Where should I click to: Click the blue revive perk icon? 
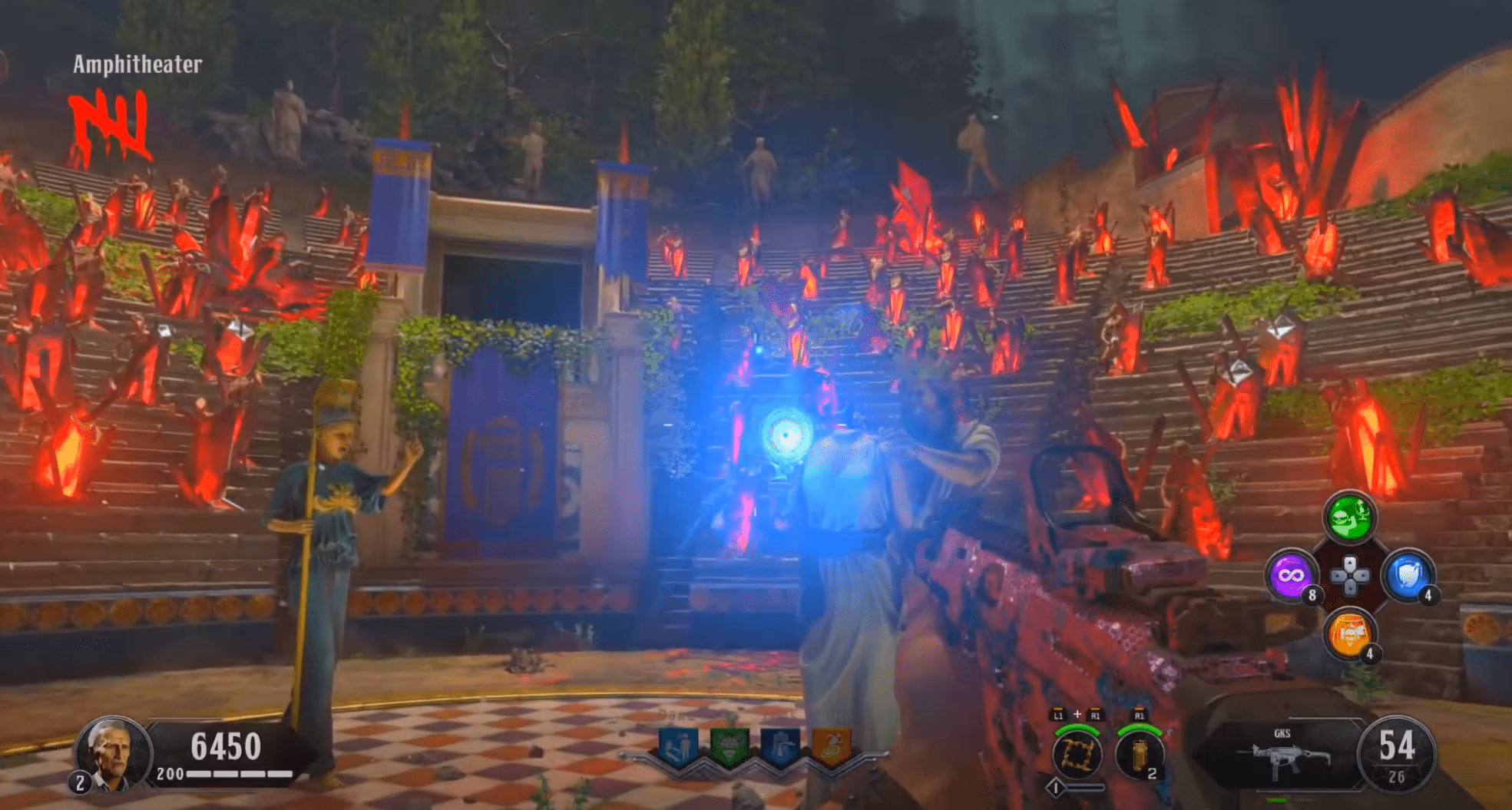[678, 746]
